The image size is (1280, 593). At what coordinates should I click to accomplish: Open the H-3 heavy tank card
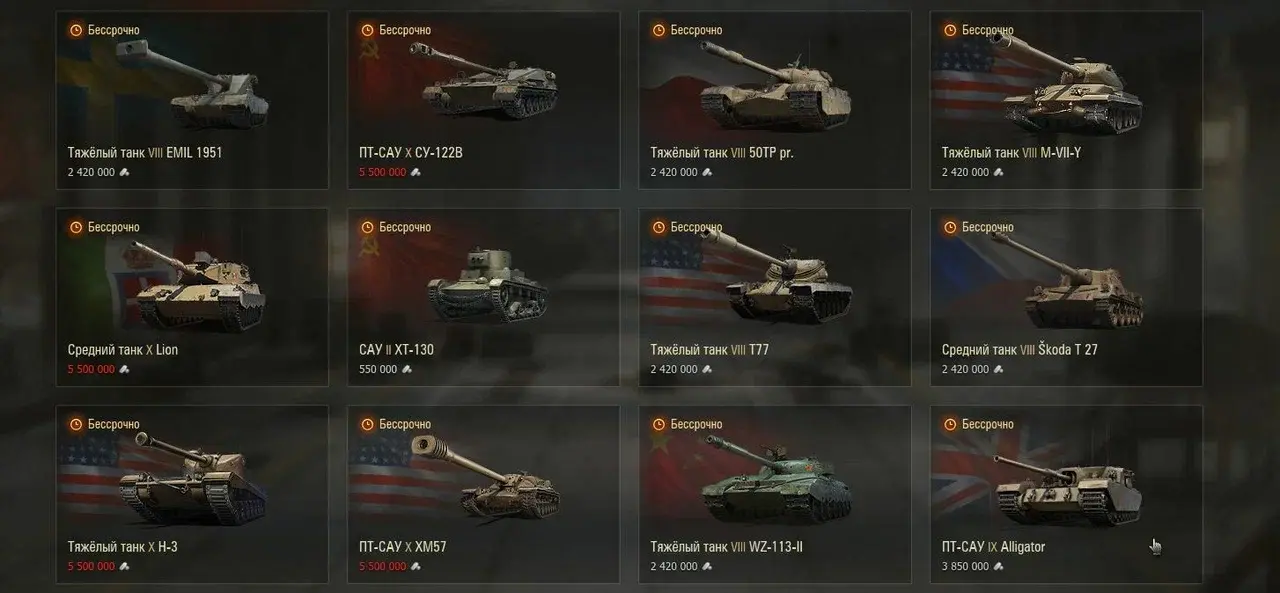192,494
